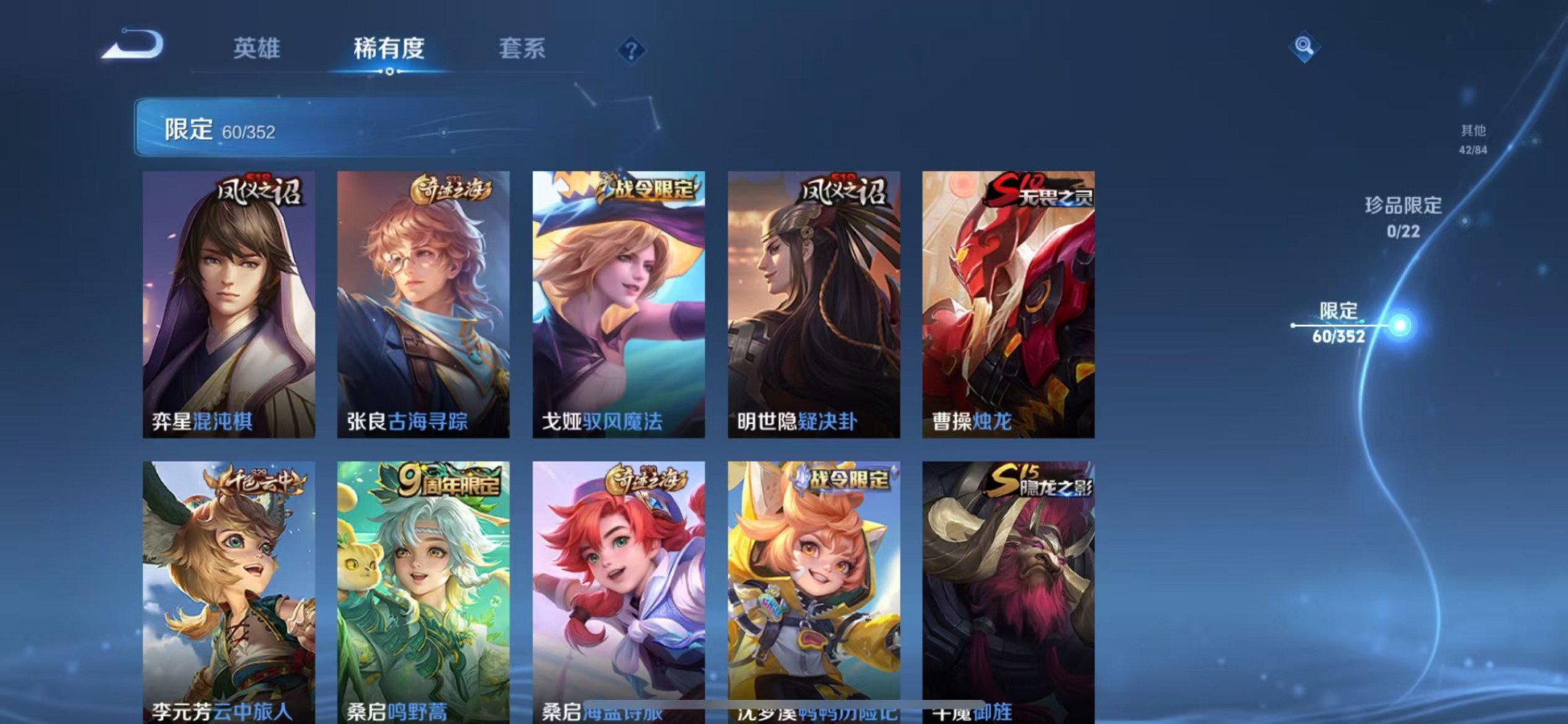
Task: Open the help question mark icon
Action: (632, 50)
